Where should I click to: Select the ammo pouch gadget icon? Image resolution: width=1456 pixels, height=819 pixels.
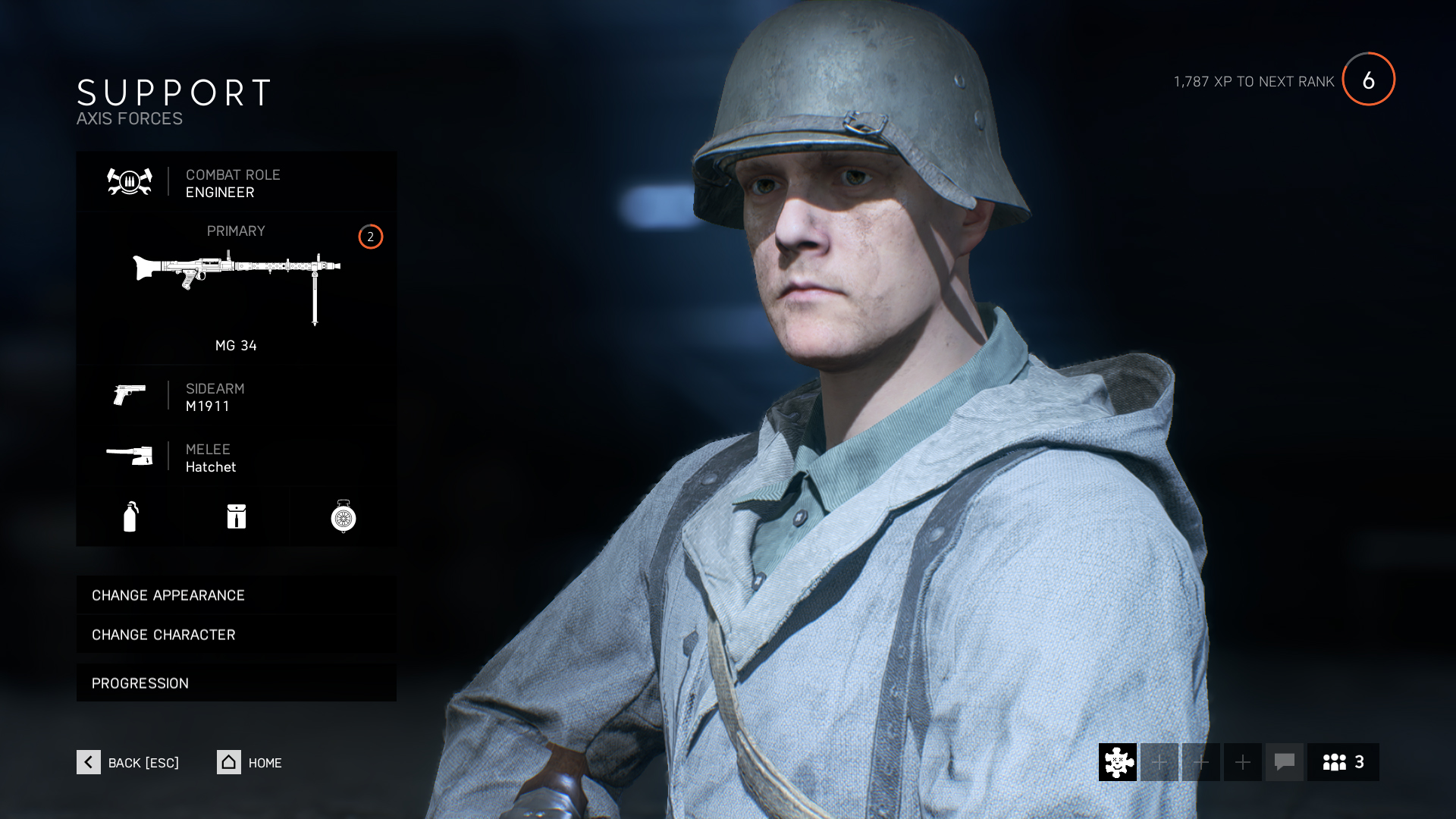pyautogui.click(x=236, y=516)
